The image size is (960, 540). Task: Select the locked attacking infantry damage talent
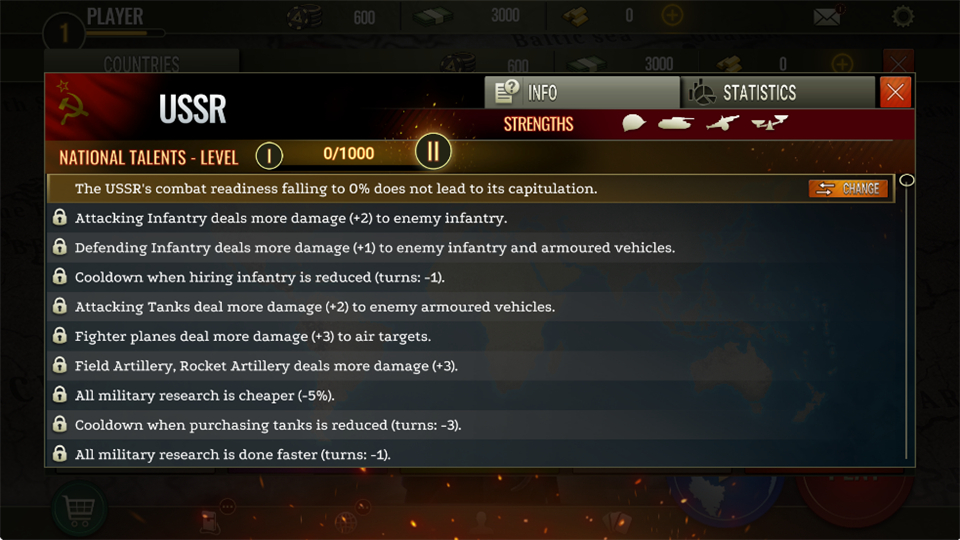pyautogui.click(x=290, y=218)
